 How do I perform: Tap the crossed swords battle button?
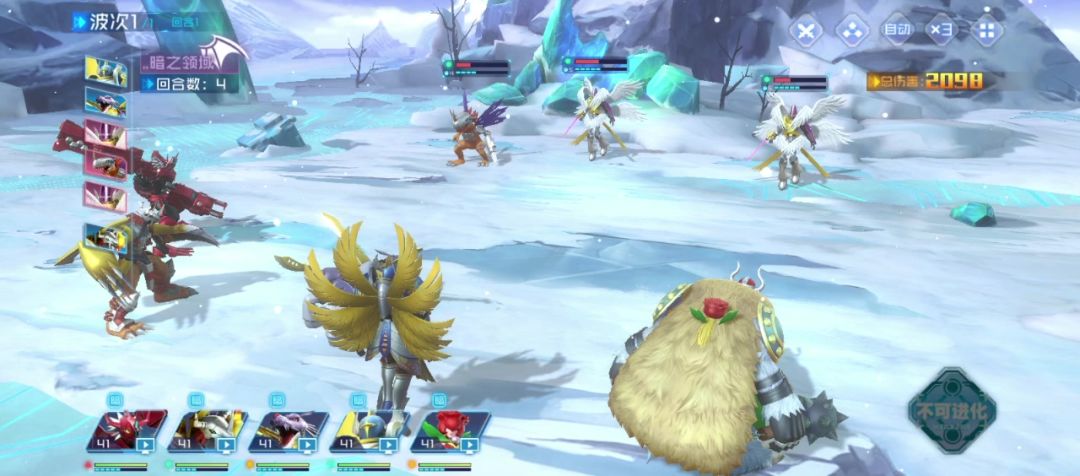pyautogui.click(x=806, y=30)
